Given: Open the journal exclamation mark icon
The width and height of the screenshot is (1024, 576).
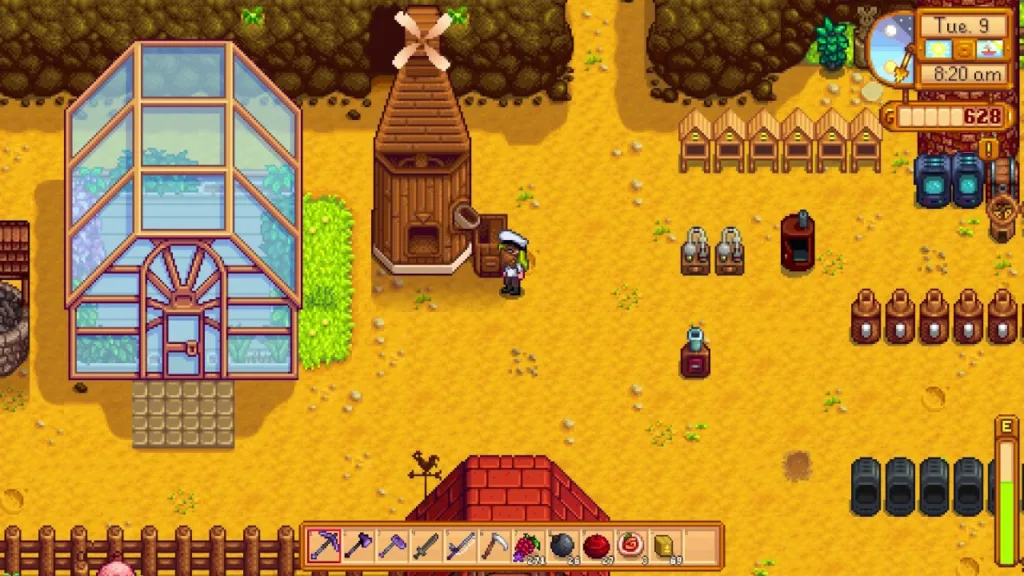Looking at the screenshot, I should click(990, 150).
